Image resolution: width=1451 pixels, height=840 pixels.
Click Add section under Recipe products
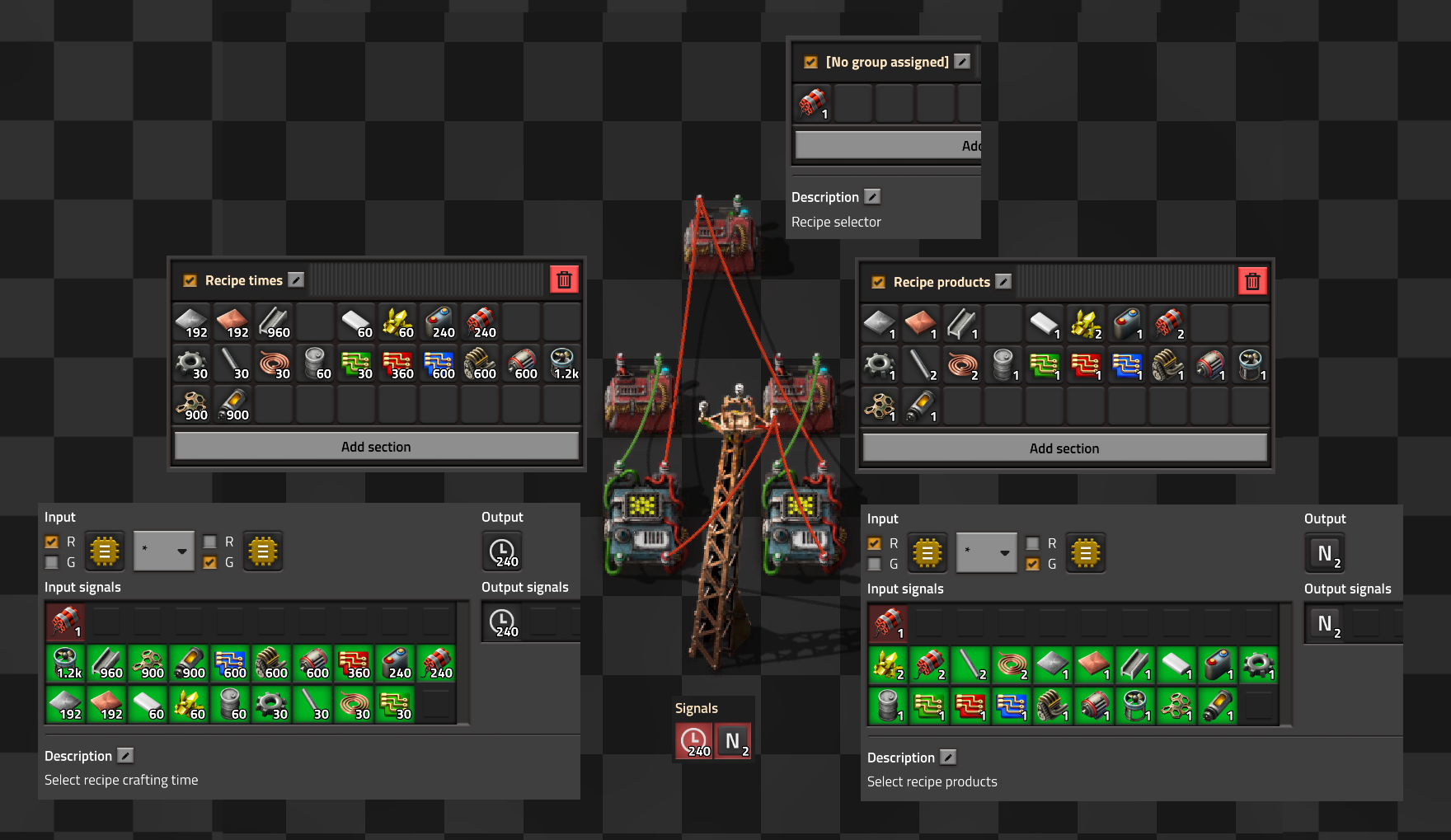(1065, 448)
